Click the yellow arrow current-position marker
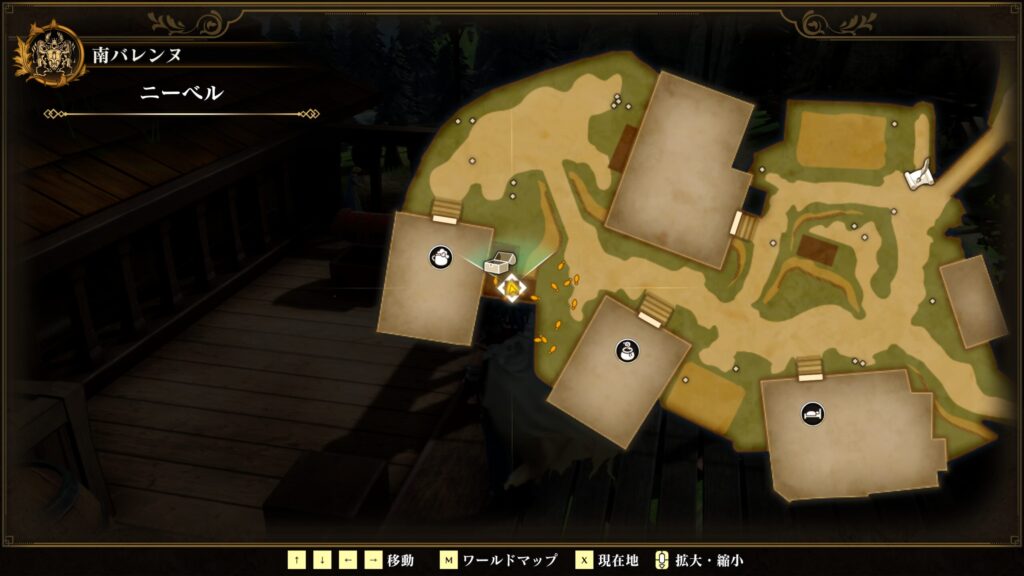Screen dimensions: 1024x576 [512, 289]
